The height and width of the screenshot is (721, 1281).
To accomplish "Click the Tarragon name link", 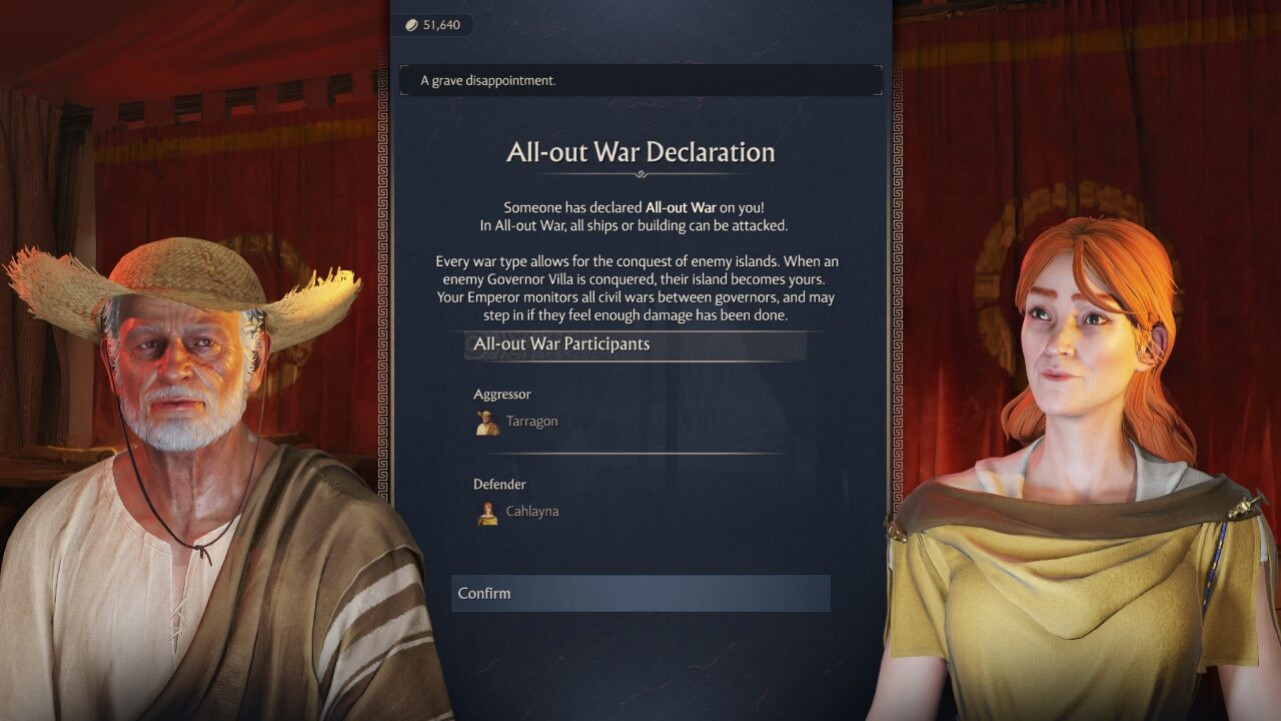I will [531, 421].
